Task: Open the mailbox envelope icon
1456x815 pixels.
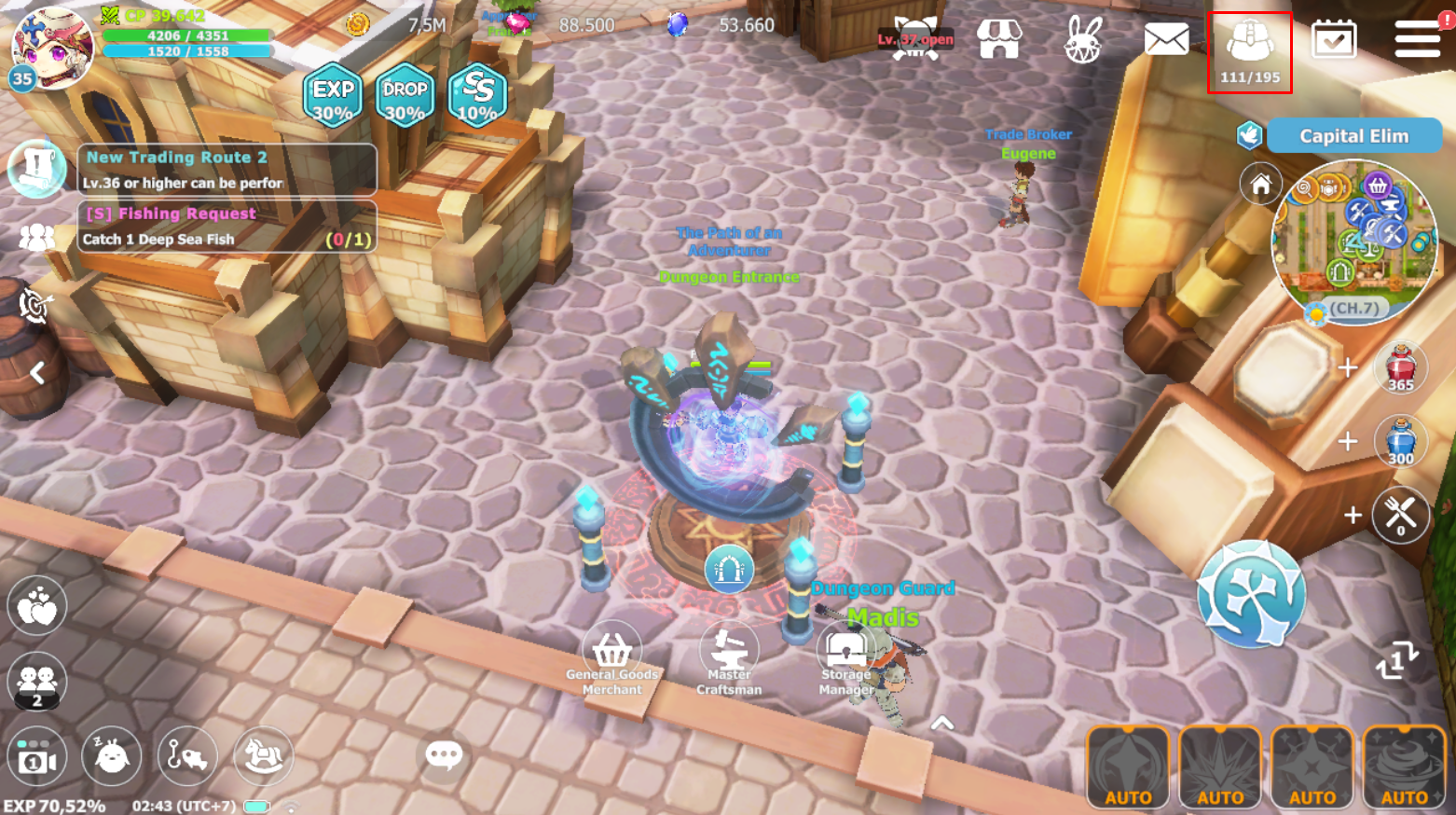Action: coord(1166,39)
